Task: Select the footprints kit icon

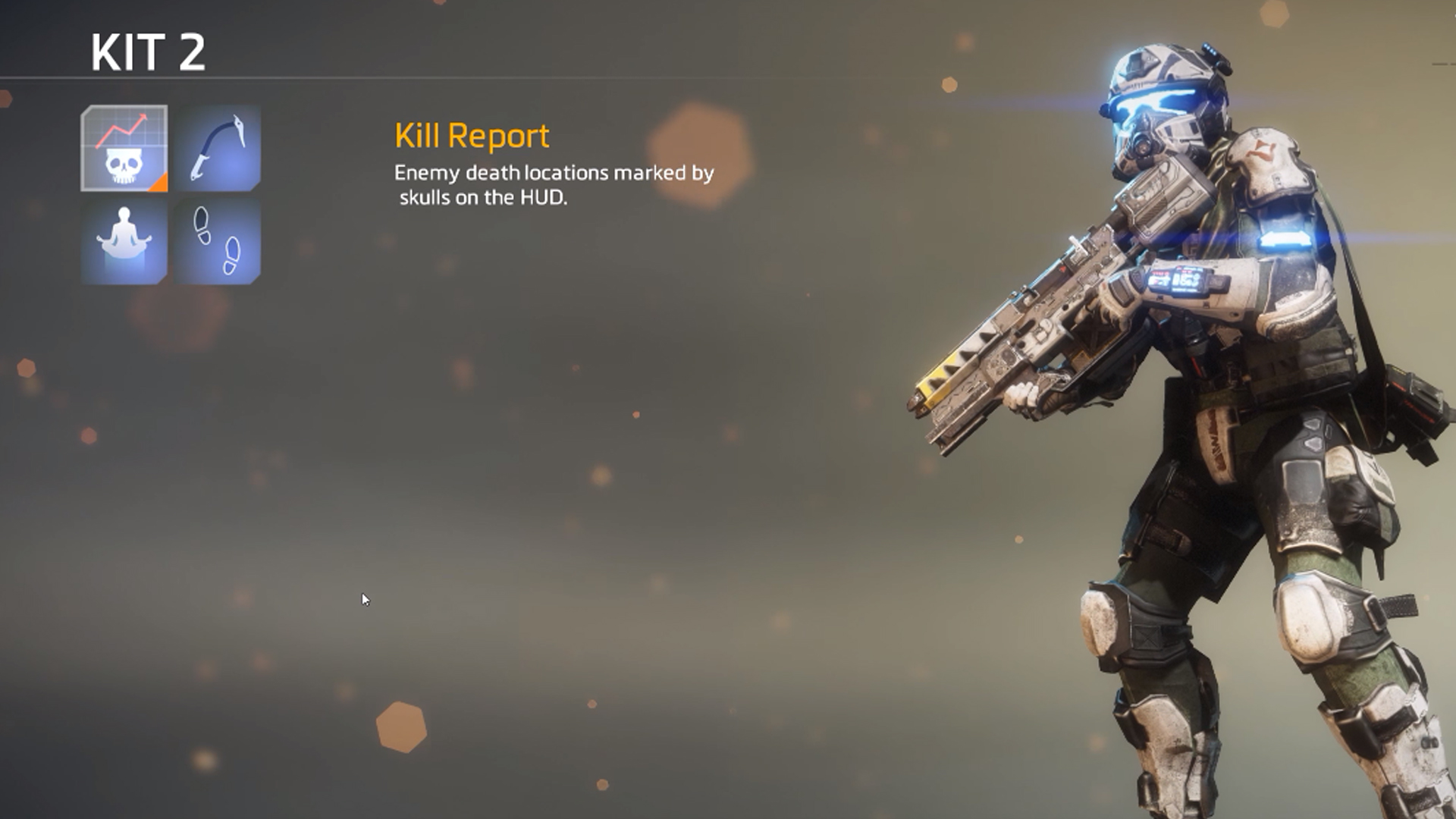Action: click(218, 242)
